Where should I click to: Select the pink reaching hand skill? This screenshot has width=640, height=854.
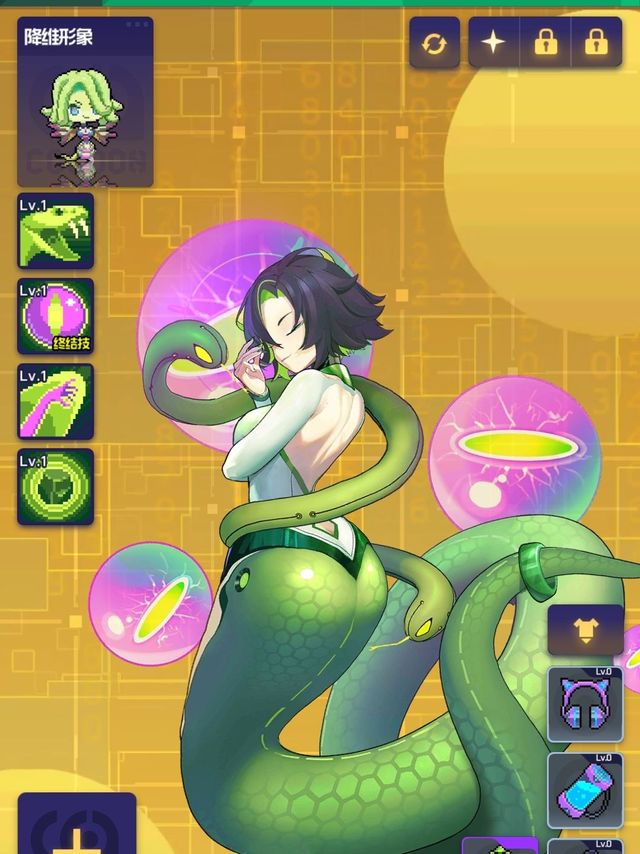coord(56,401)
